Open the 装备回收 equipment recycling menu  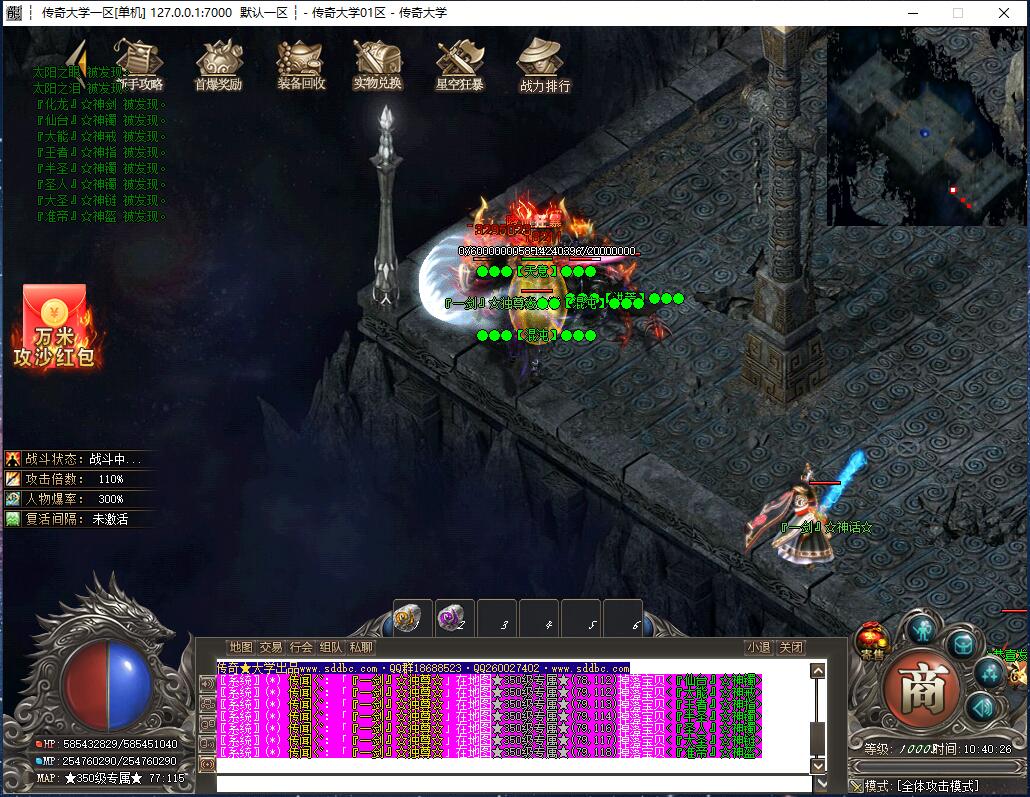[301, 65]
